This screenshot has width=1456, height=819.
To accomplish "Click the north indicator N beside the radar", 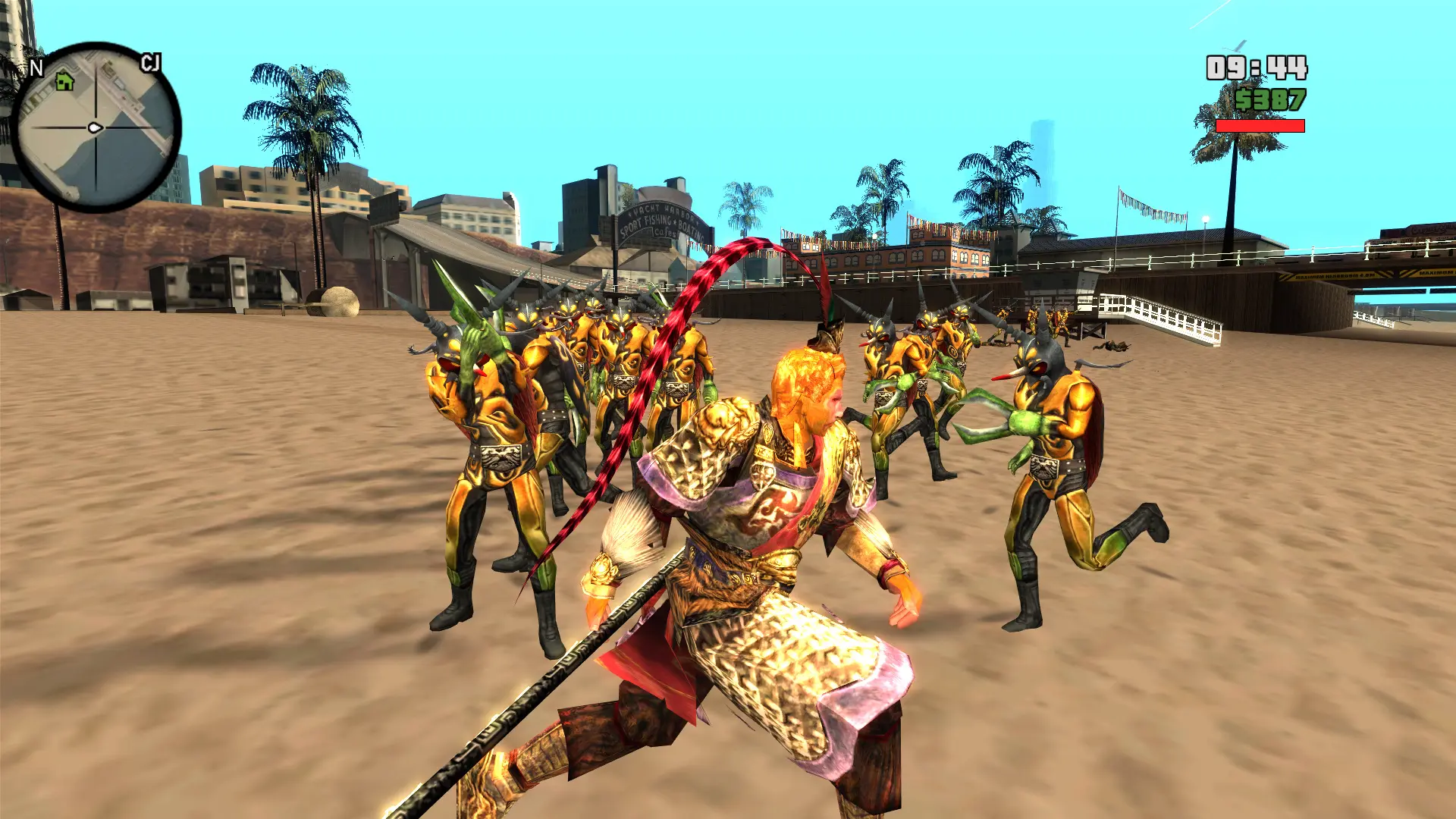I will click(36, 67).
